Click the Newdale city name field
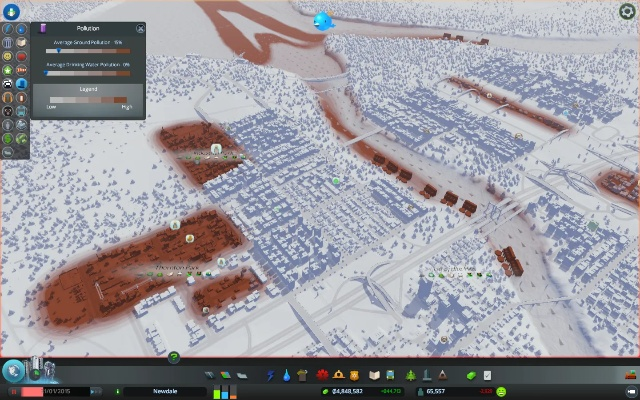 (165, 391)
